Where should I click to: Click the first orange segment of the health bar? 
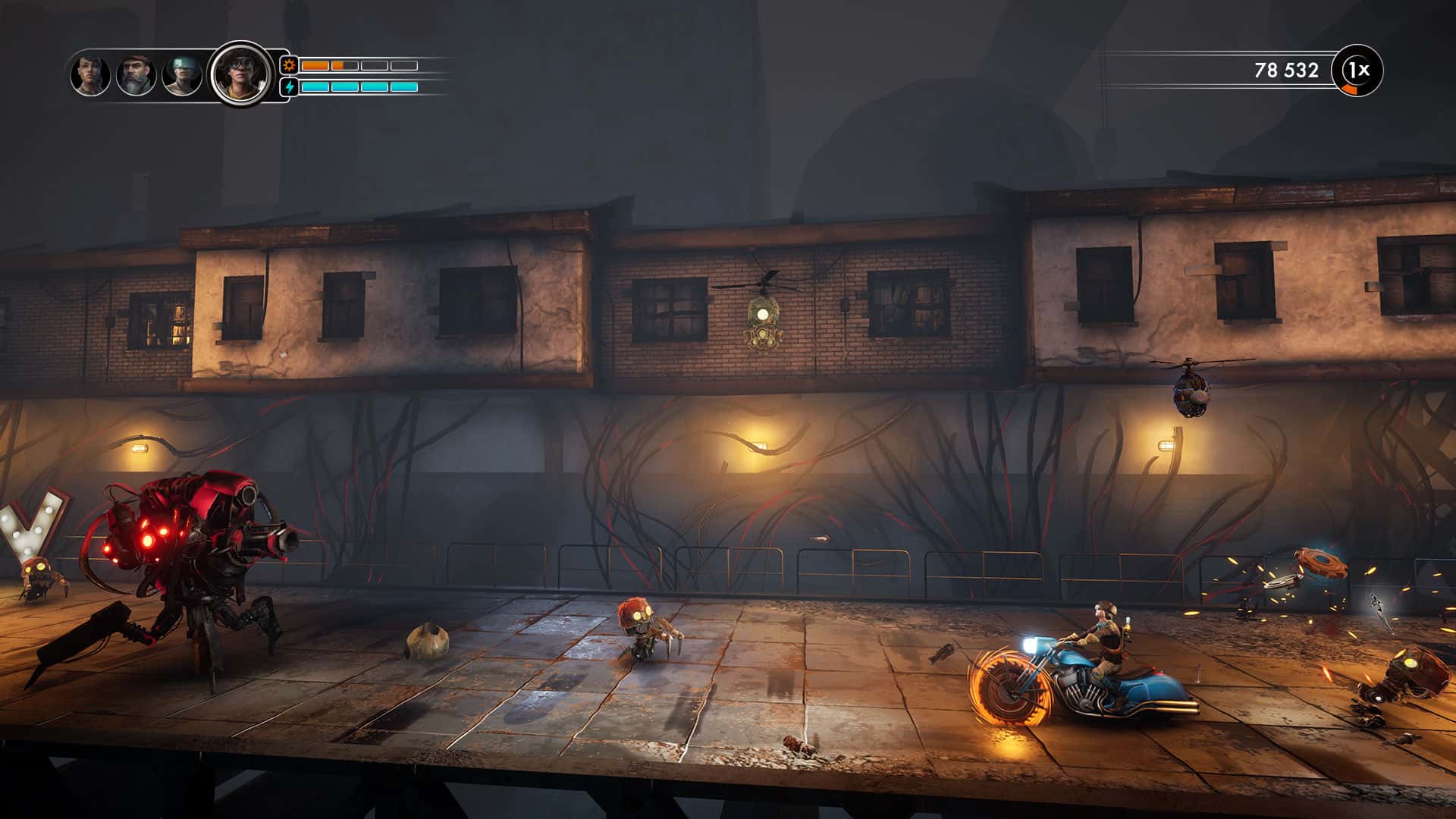315,65
